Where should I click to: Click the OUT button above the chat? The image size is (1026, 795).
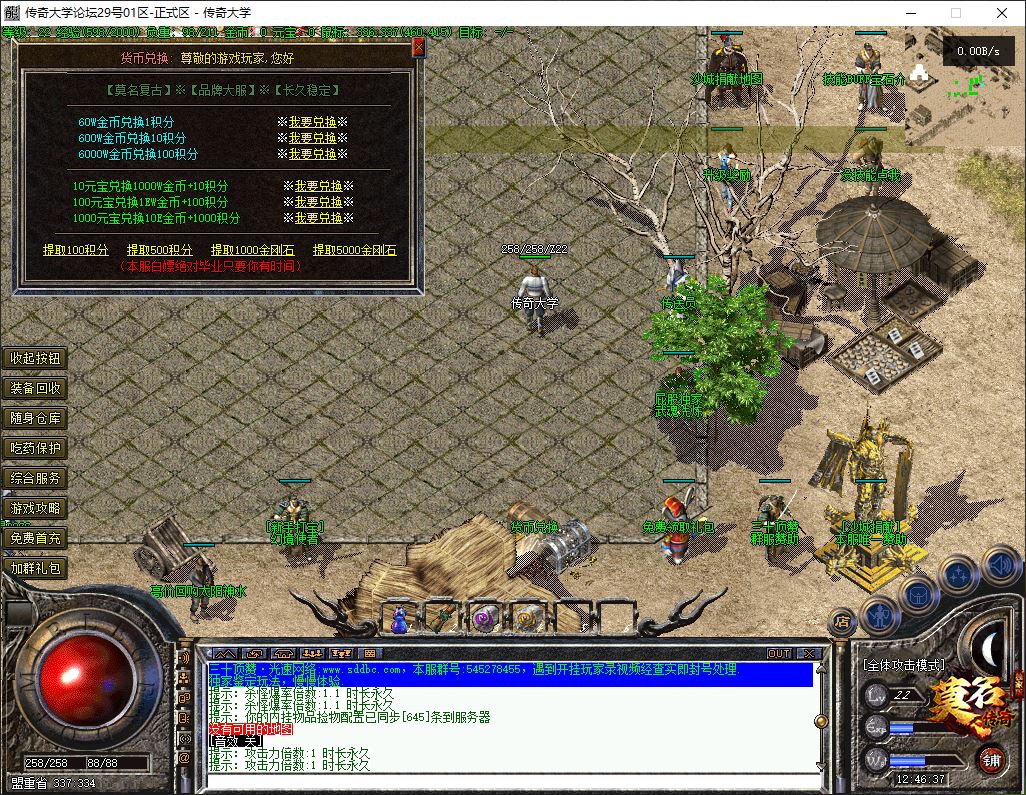[x=779, y=654]
